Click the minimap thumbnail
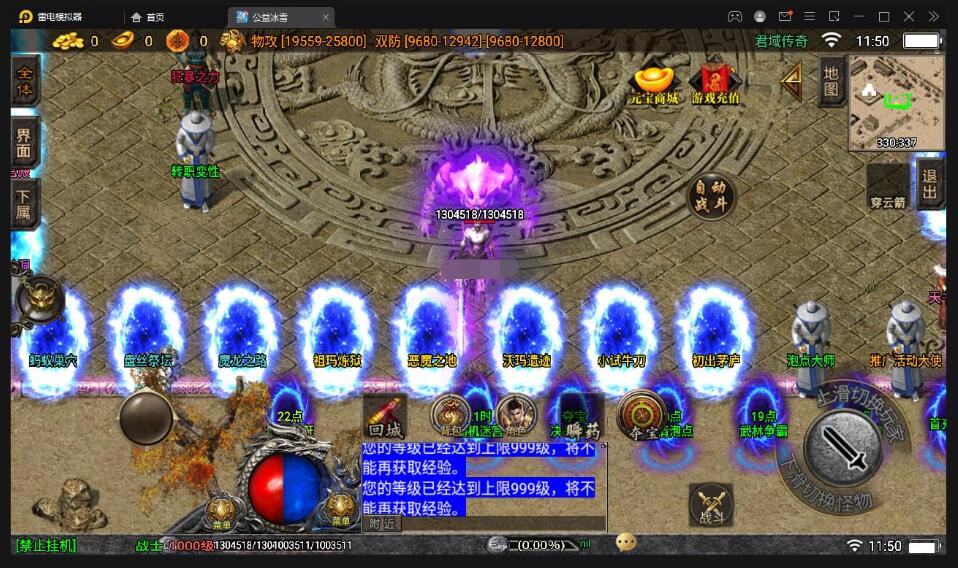 coord(895,101)
